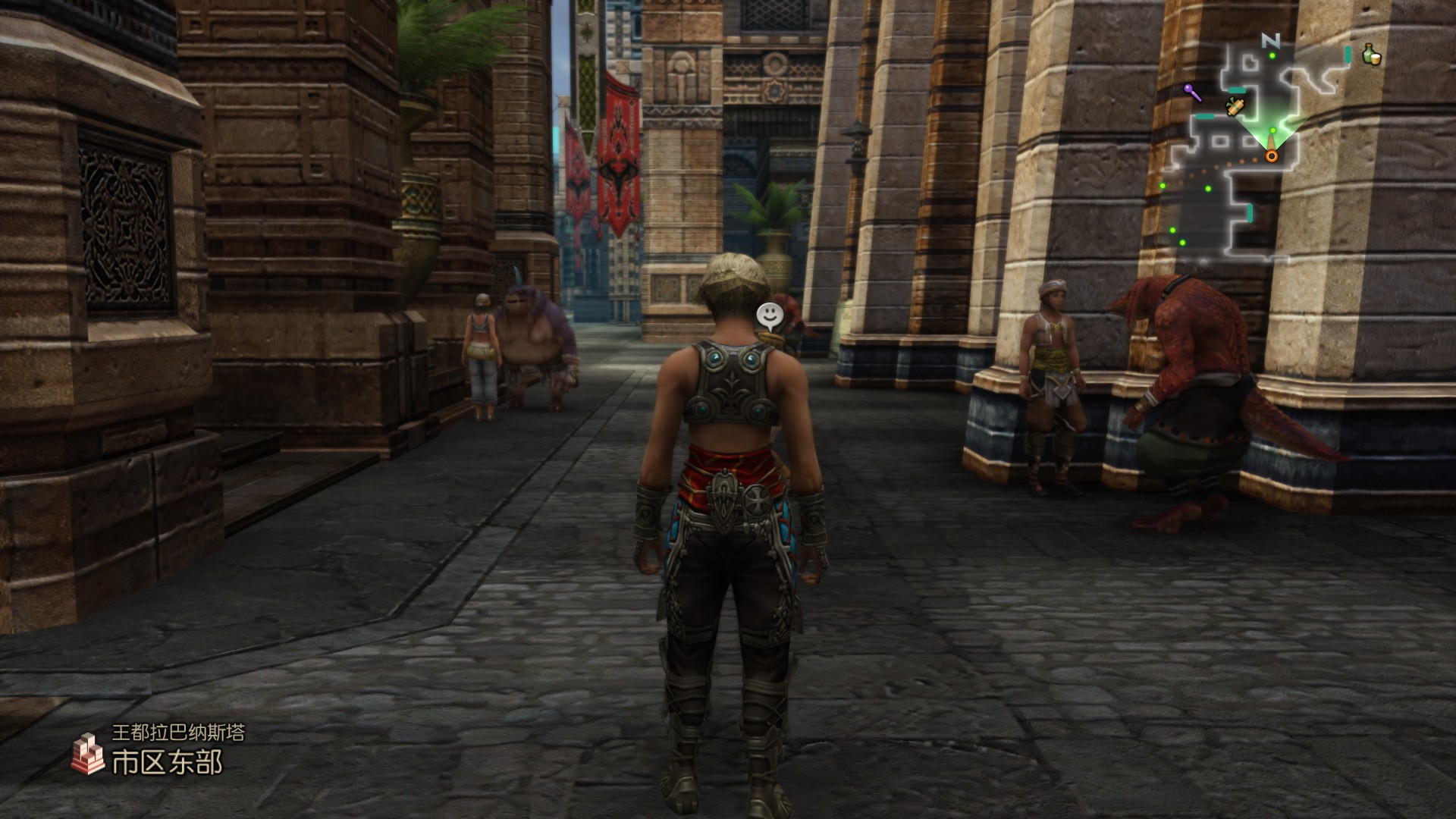1456x819 pixels.
Task: Click the orange player position marker
Action: [1271, 156]
